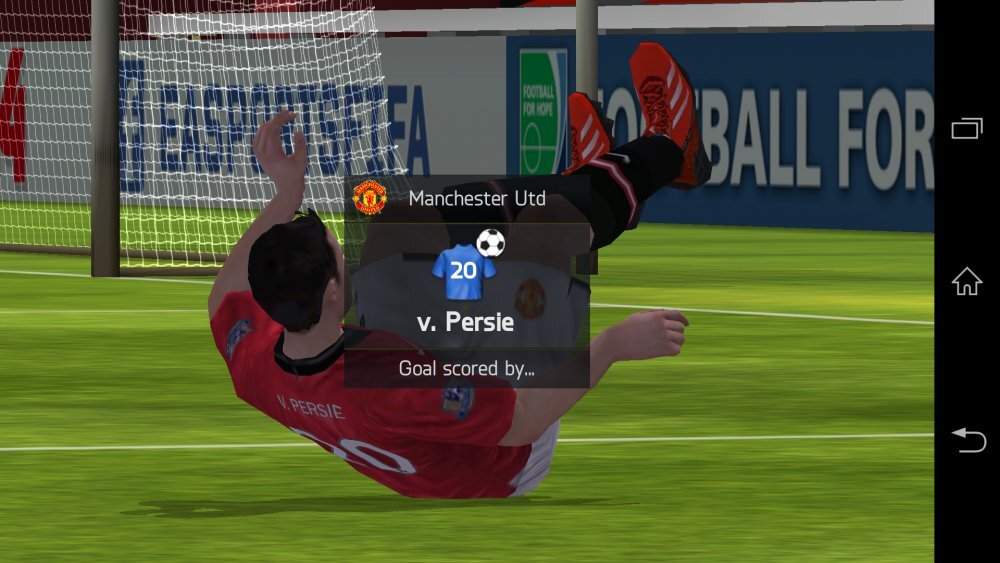Go back with the Android back arrow
The width and height of the screenshot is (1000, 563).
pos(967,438)
